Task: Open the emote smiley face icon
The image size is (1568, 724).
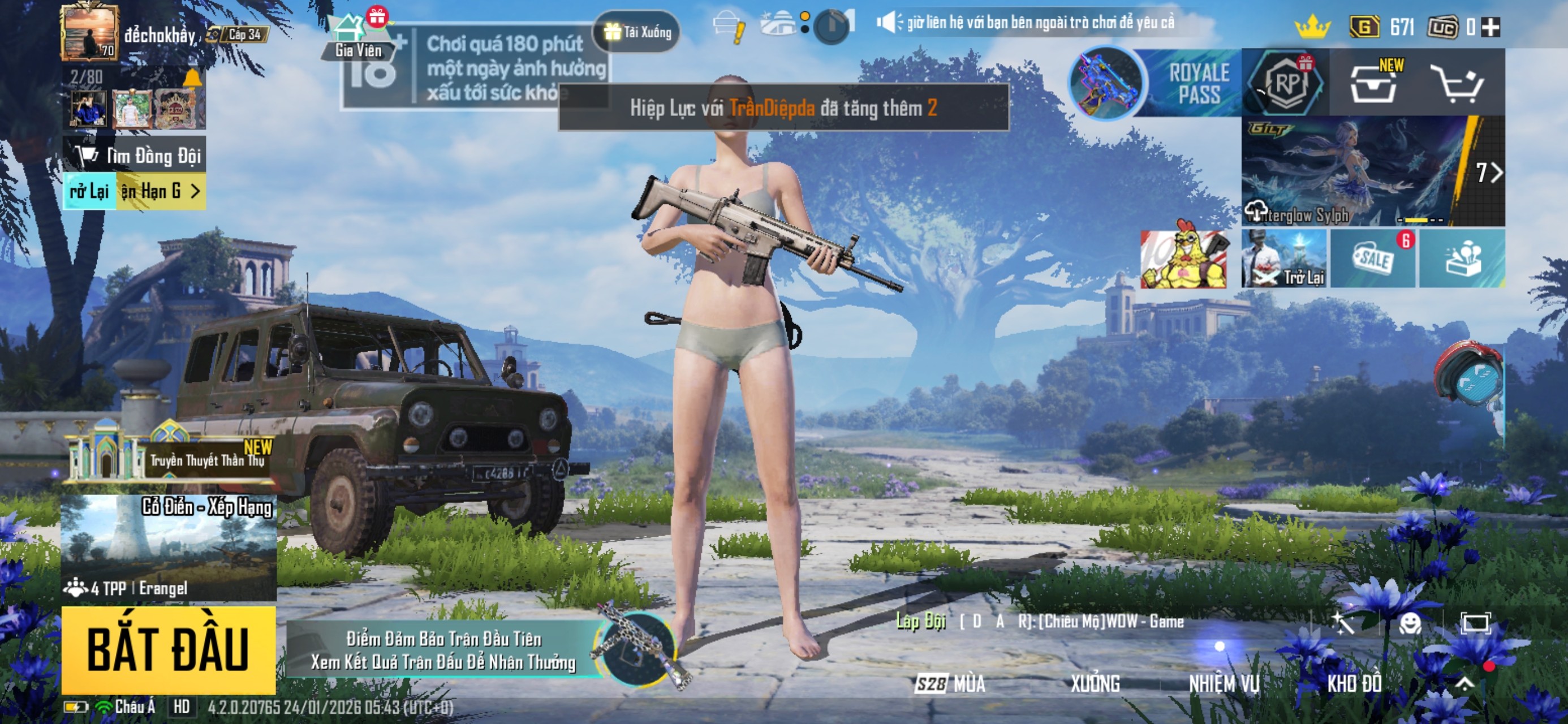Action: [1409, 623]
